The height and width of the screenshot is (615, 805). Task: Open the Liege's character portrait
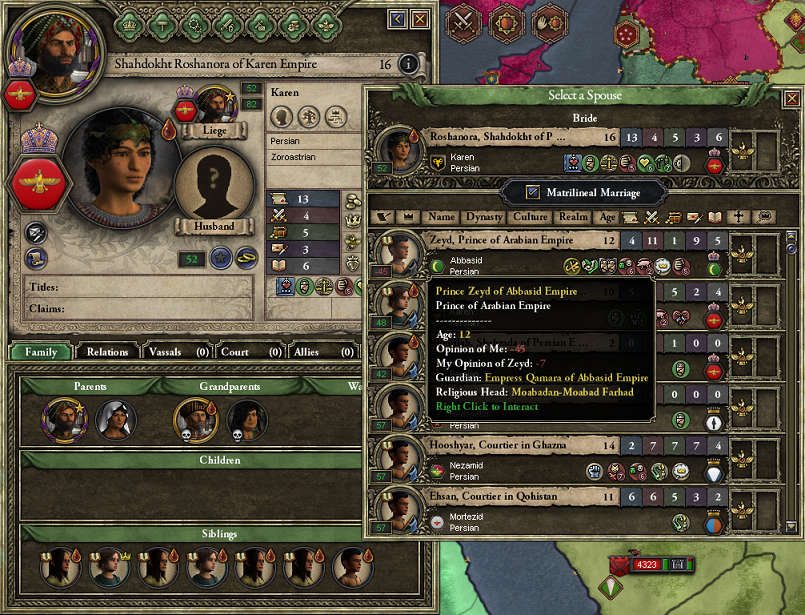pyautogui.click(x=215, y=105)
